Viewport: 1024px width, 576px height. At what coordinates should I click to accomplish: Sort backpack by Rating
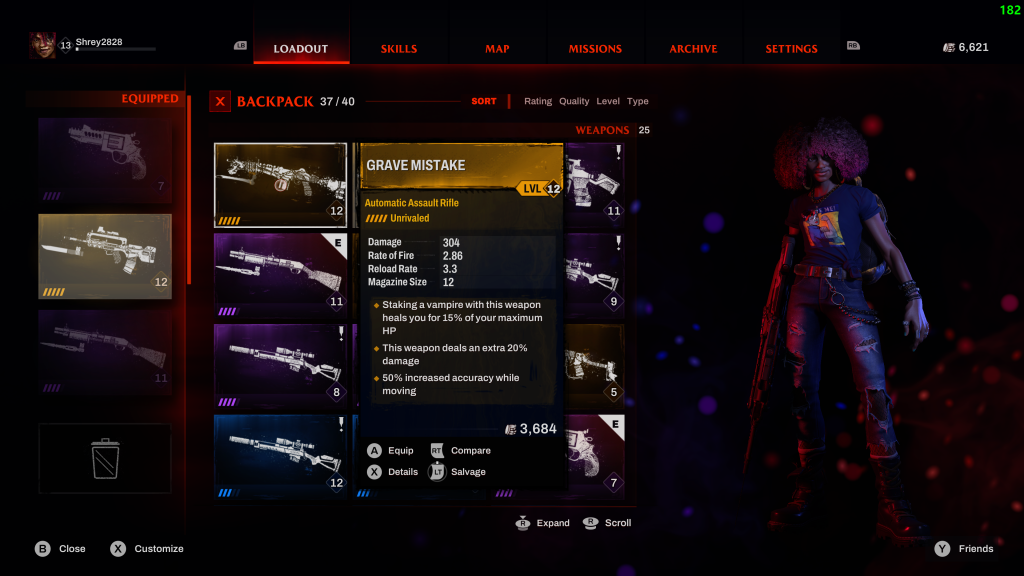coord(538,102)
